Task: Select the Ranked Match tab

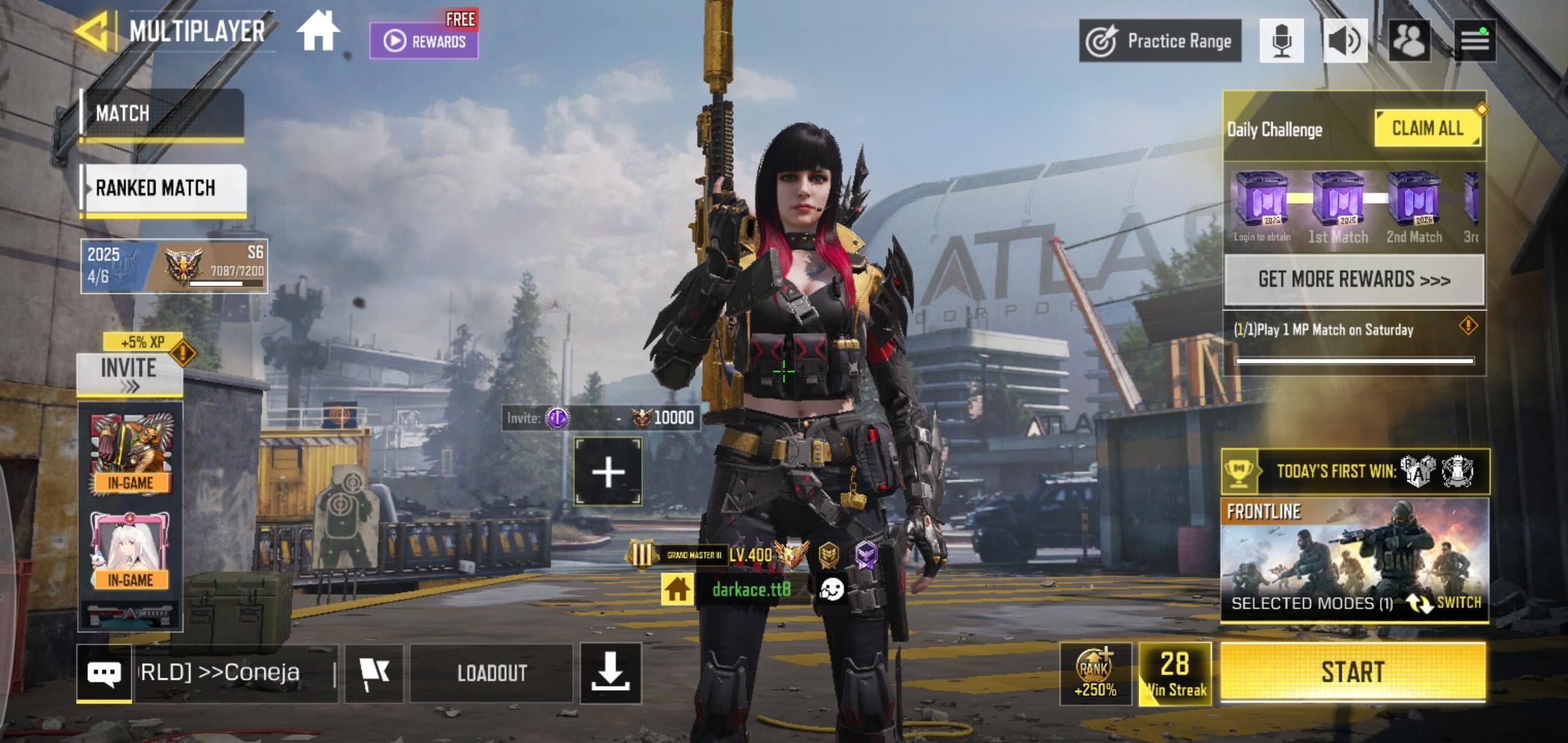Action: click(x=164, y=188)
